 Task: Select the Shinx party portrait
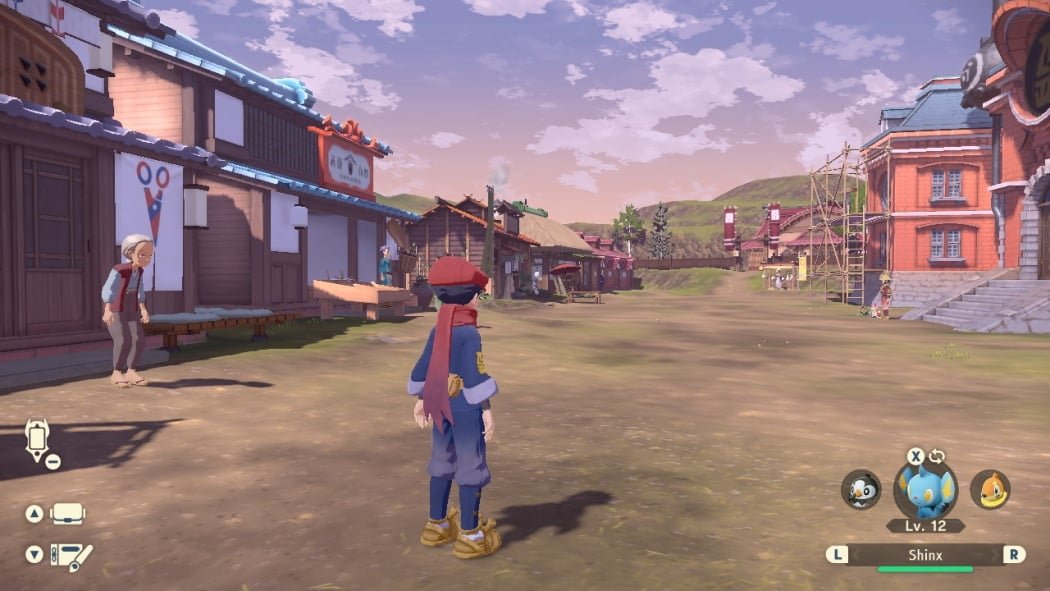point(925,490)
